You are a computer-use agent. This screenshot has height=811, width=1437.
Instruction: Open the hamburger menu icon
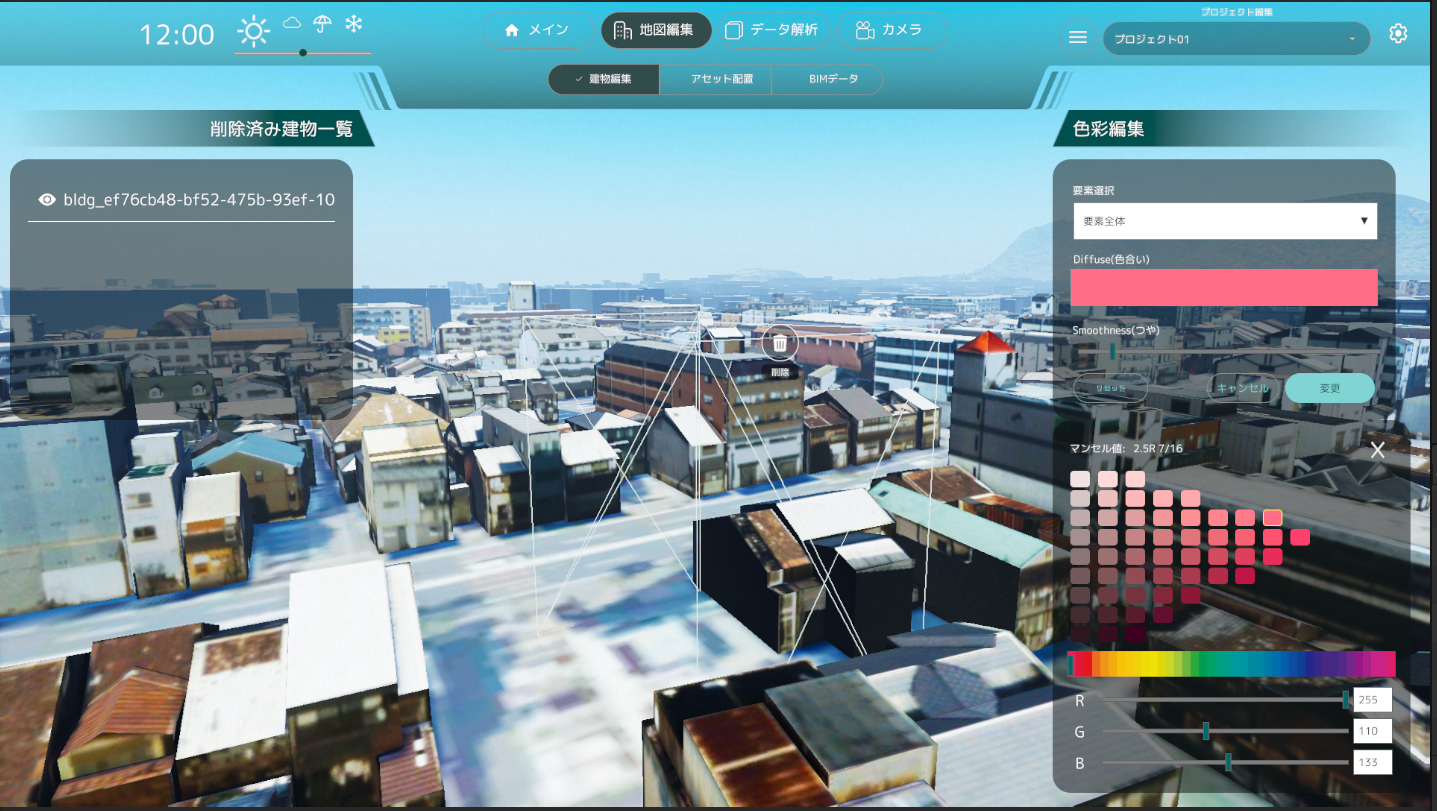pyautogui.click(x=1078, y=37)
